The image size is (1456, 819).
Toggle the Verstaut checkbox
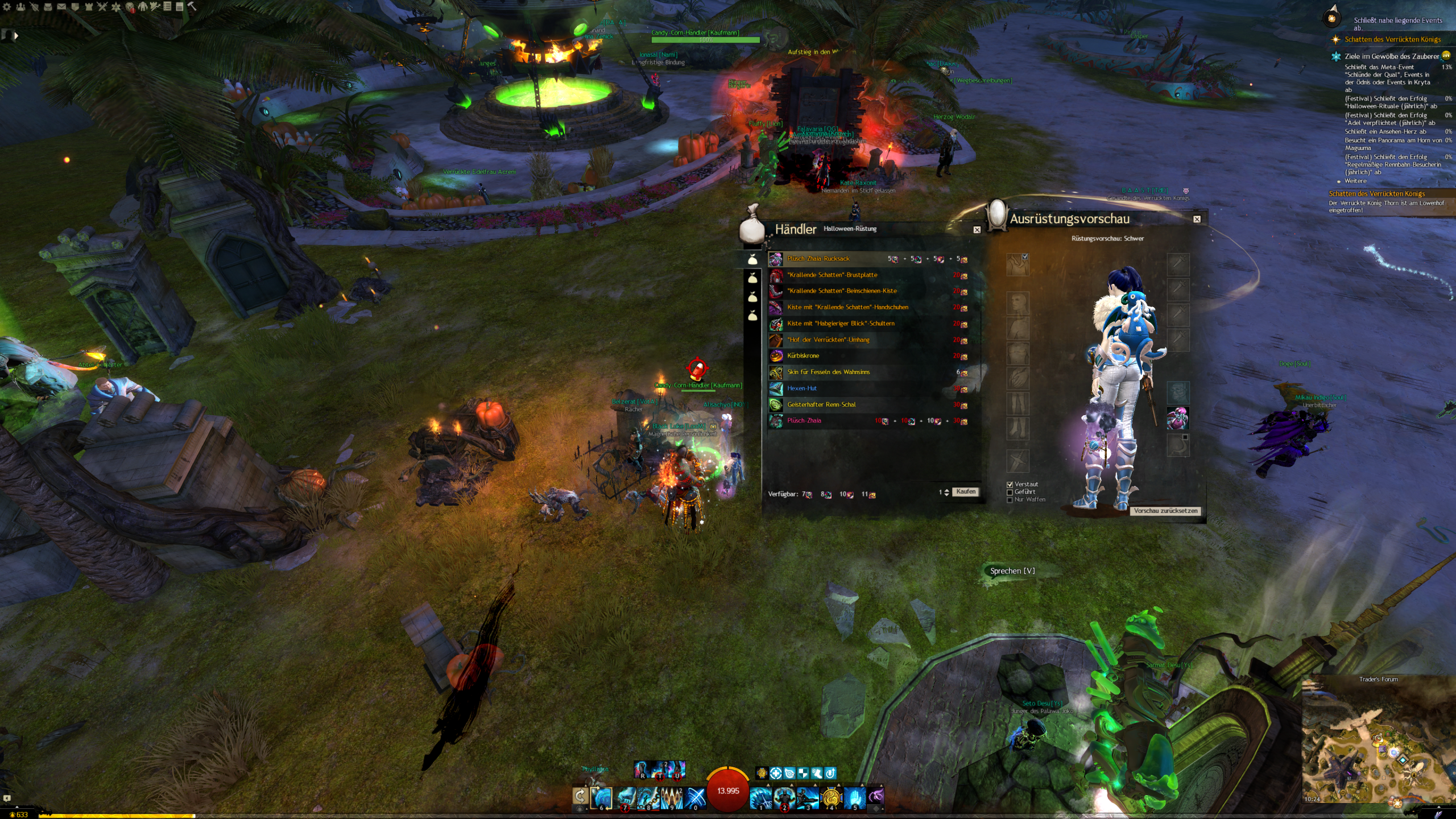[1010, 485]
